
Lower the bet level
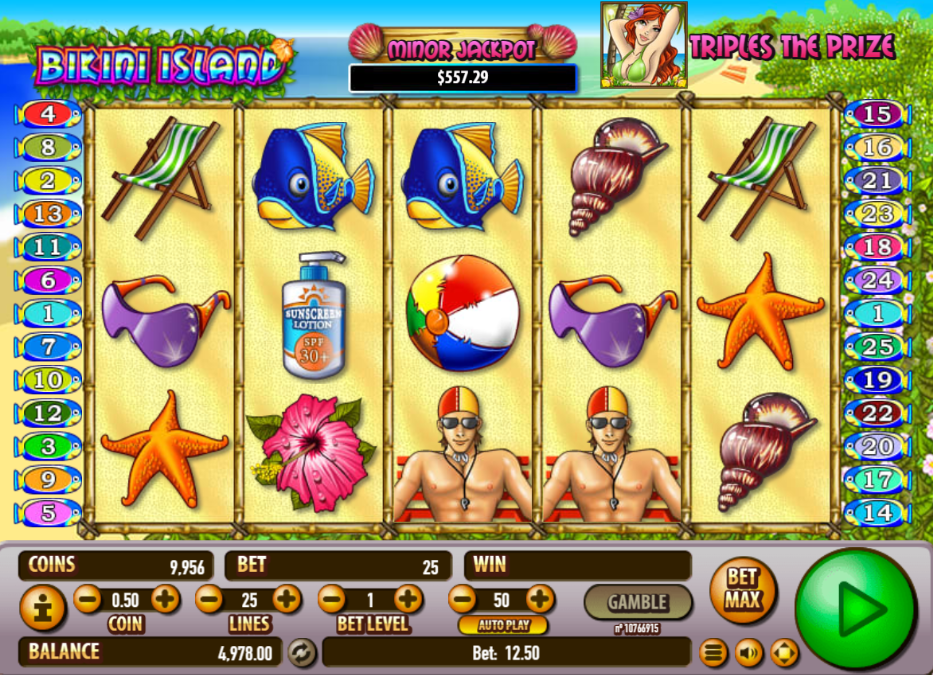tap(331, 599)
